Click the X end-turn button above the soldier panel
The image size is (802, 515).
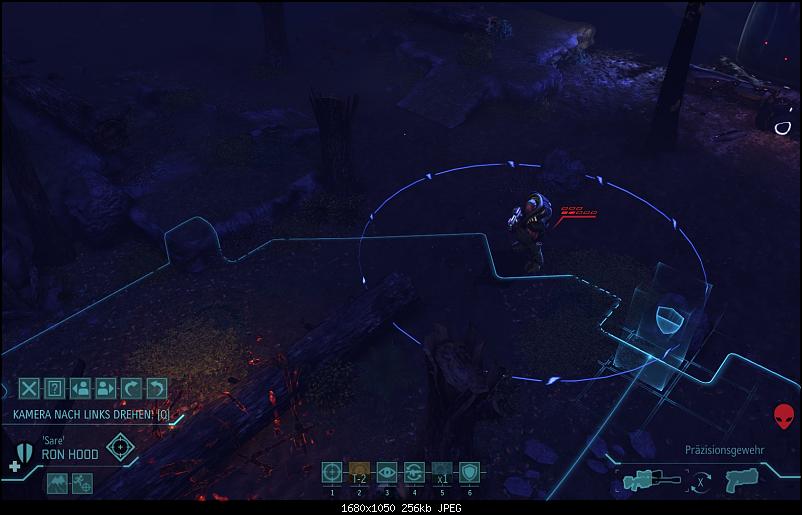point(30,389)
